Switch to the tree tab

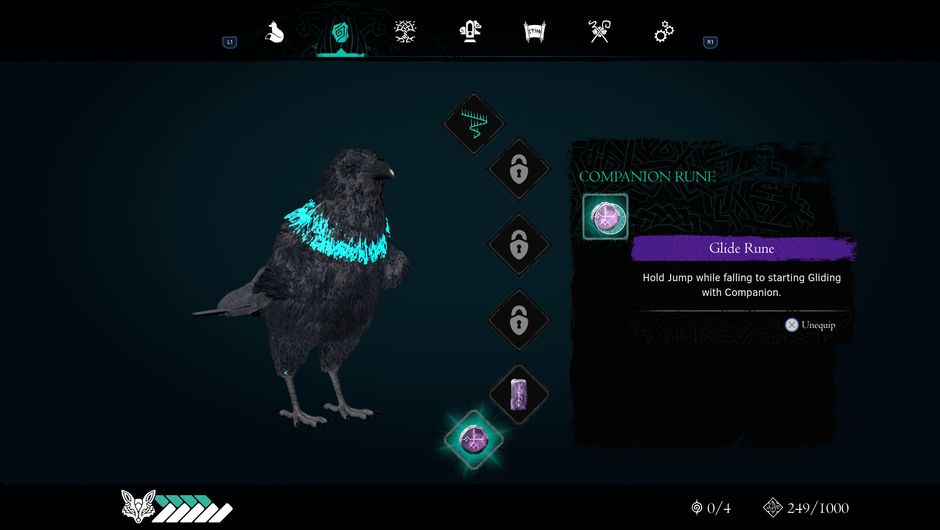(x=405, y=32)
